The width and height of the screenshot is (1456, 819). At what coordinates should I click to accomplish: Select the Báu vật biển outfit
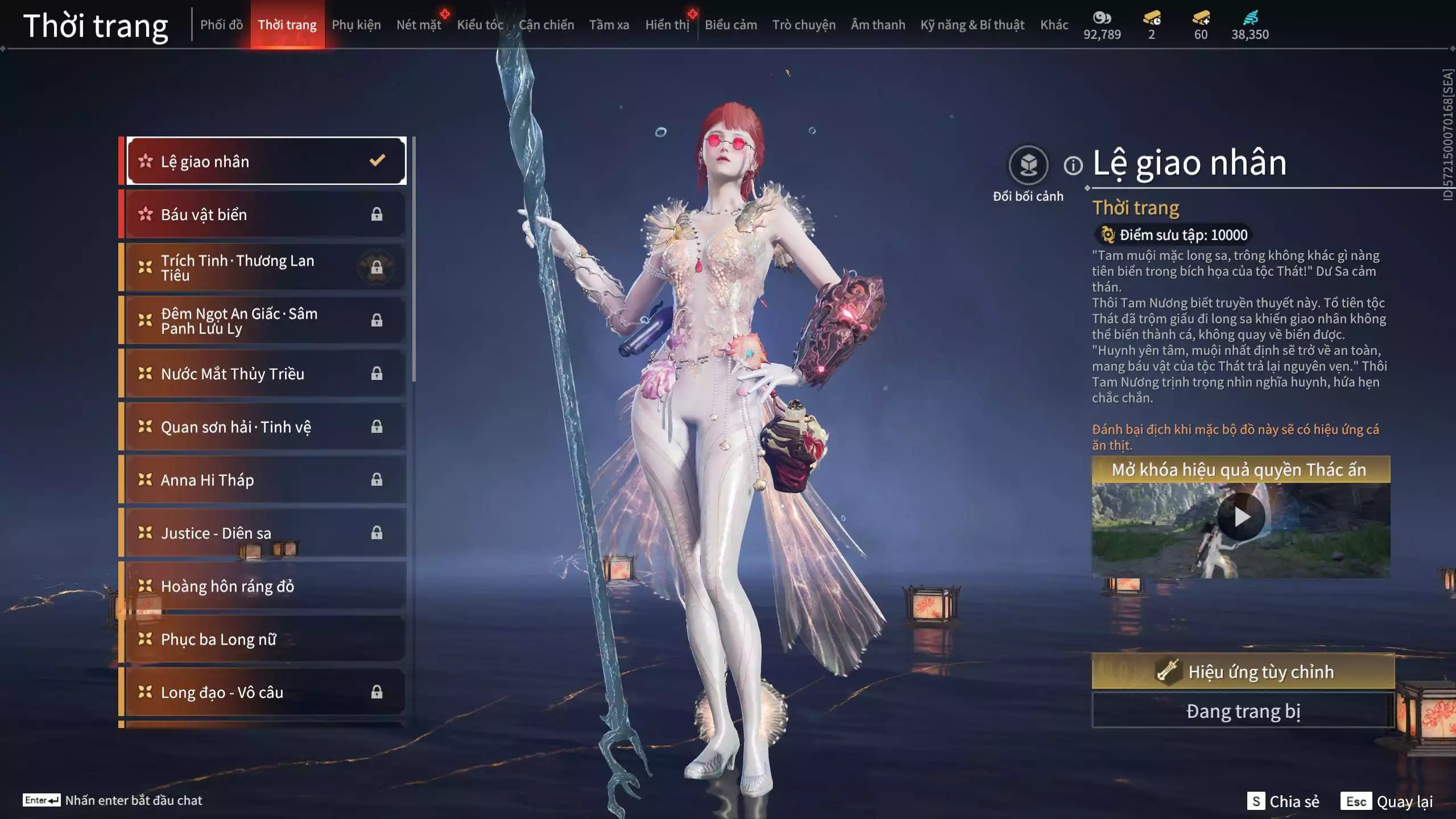[x=265, y=214]
